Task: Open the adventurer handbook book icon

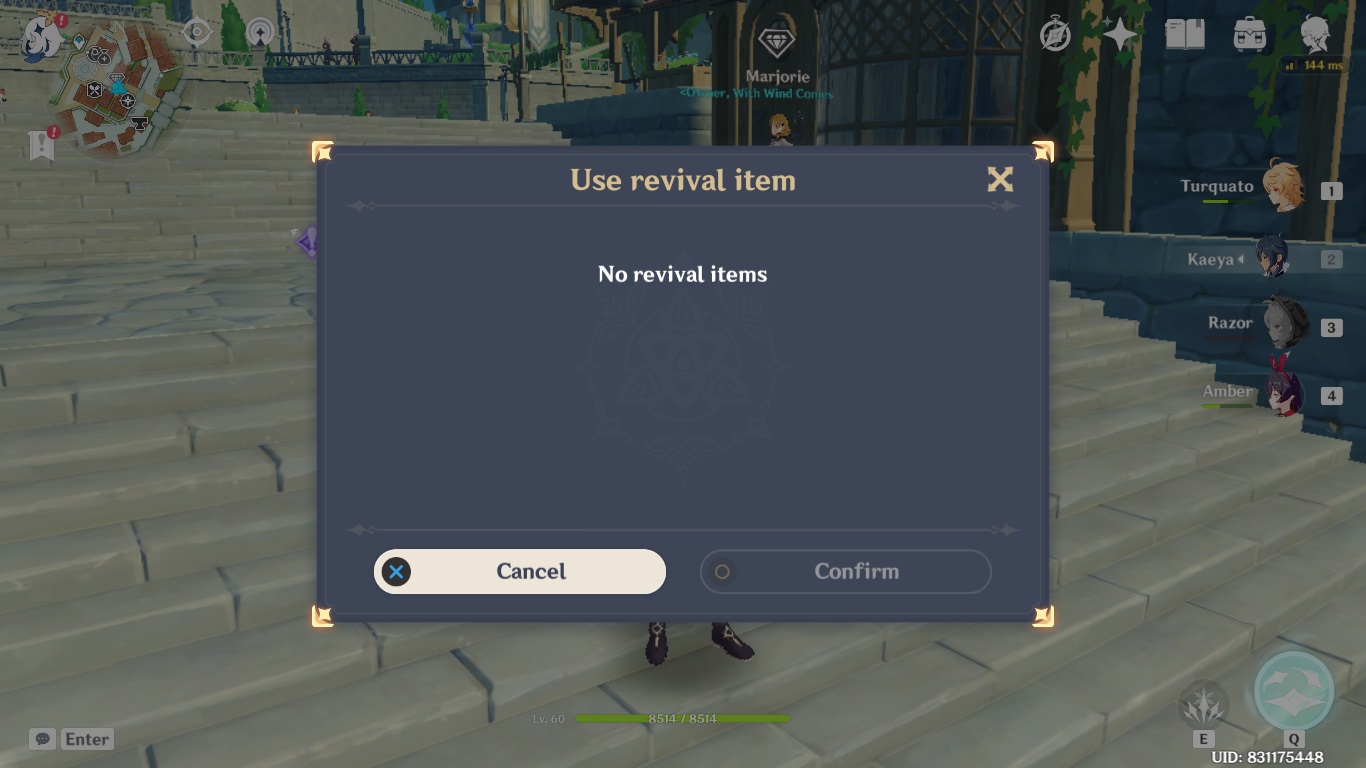Action: coord(1185,36)
